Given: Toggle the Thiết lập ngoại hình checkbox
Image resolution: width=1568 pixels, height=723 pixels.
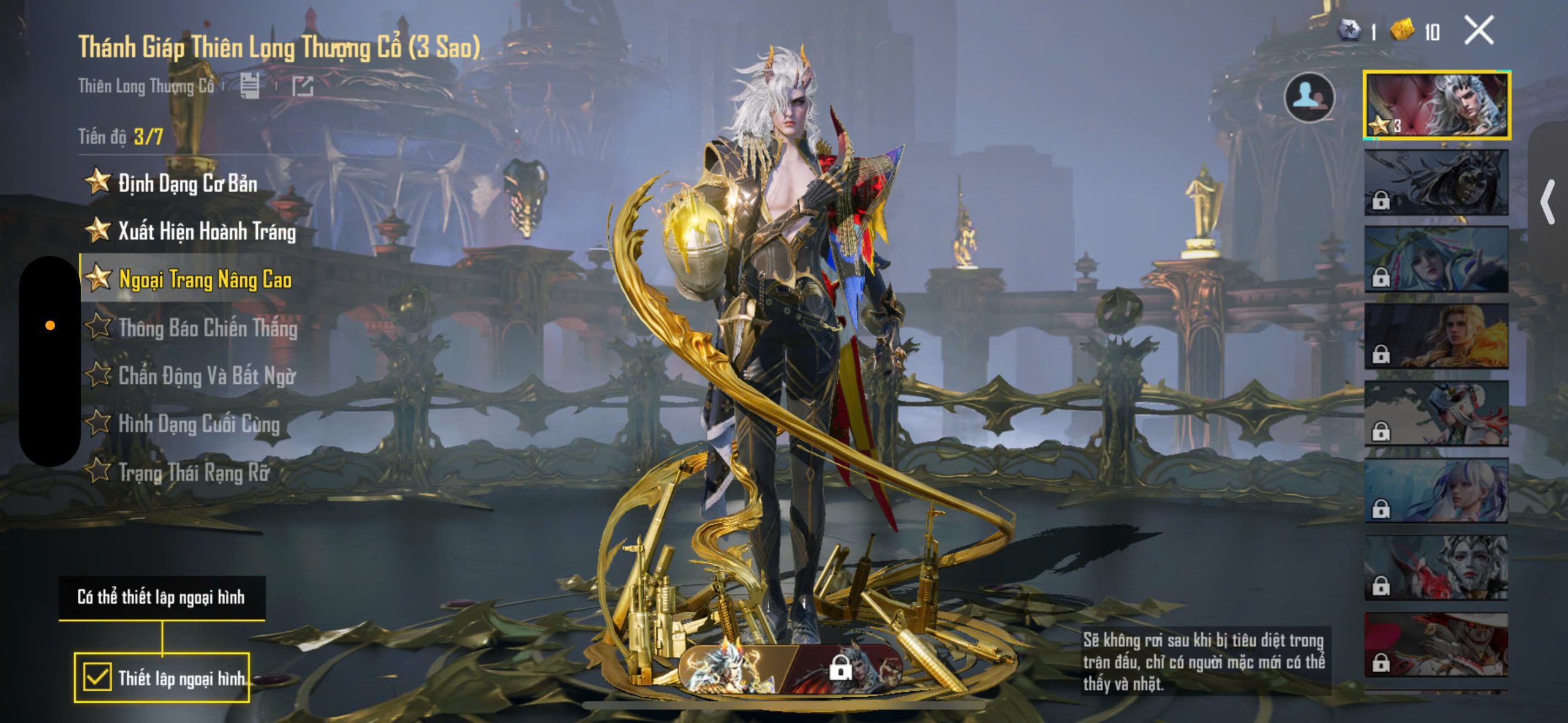Looking at the screenshot, I should (97, 677).
